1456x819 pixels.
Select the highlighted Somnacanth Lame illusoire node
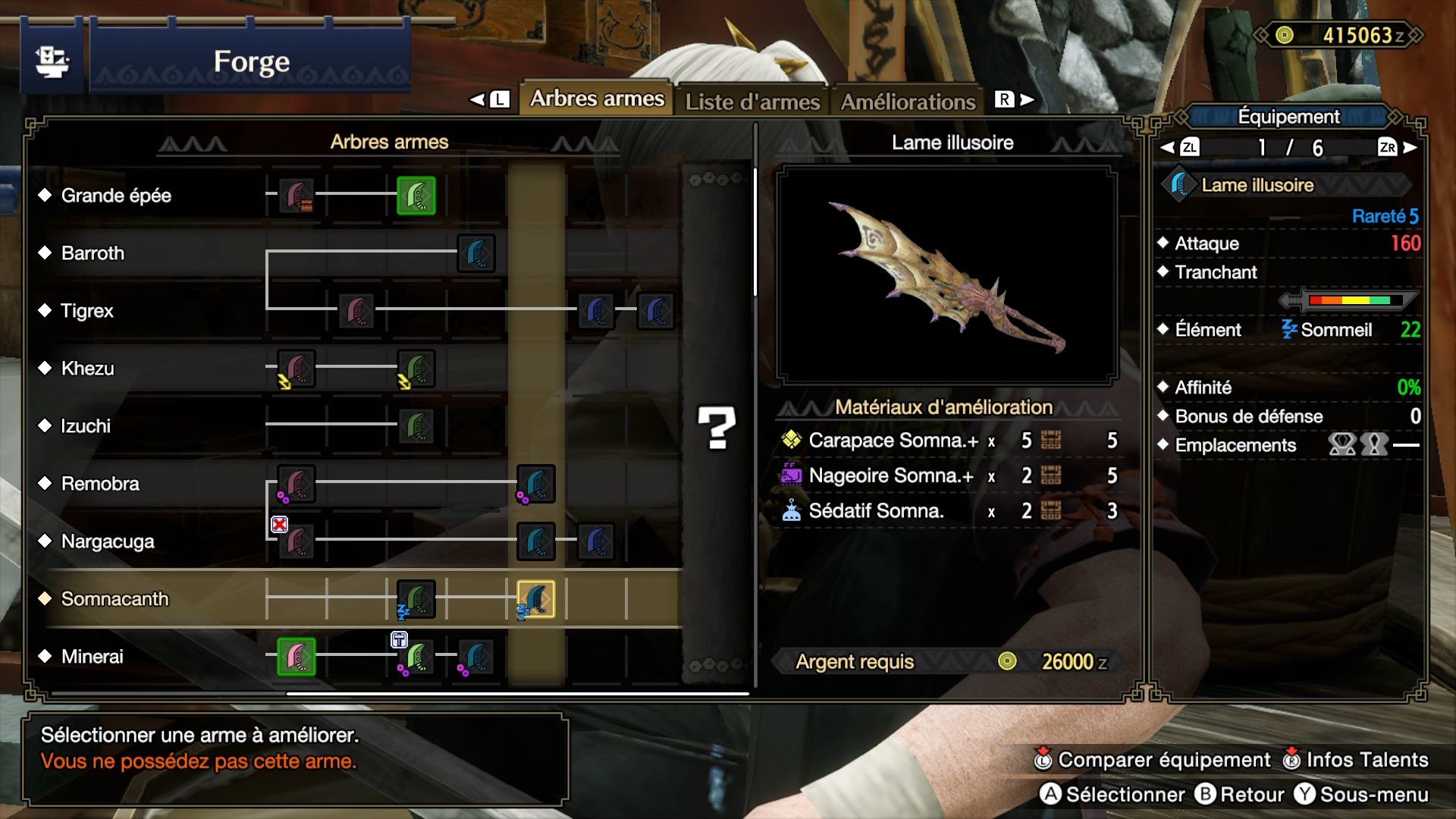click(x=536, y=599)
